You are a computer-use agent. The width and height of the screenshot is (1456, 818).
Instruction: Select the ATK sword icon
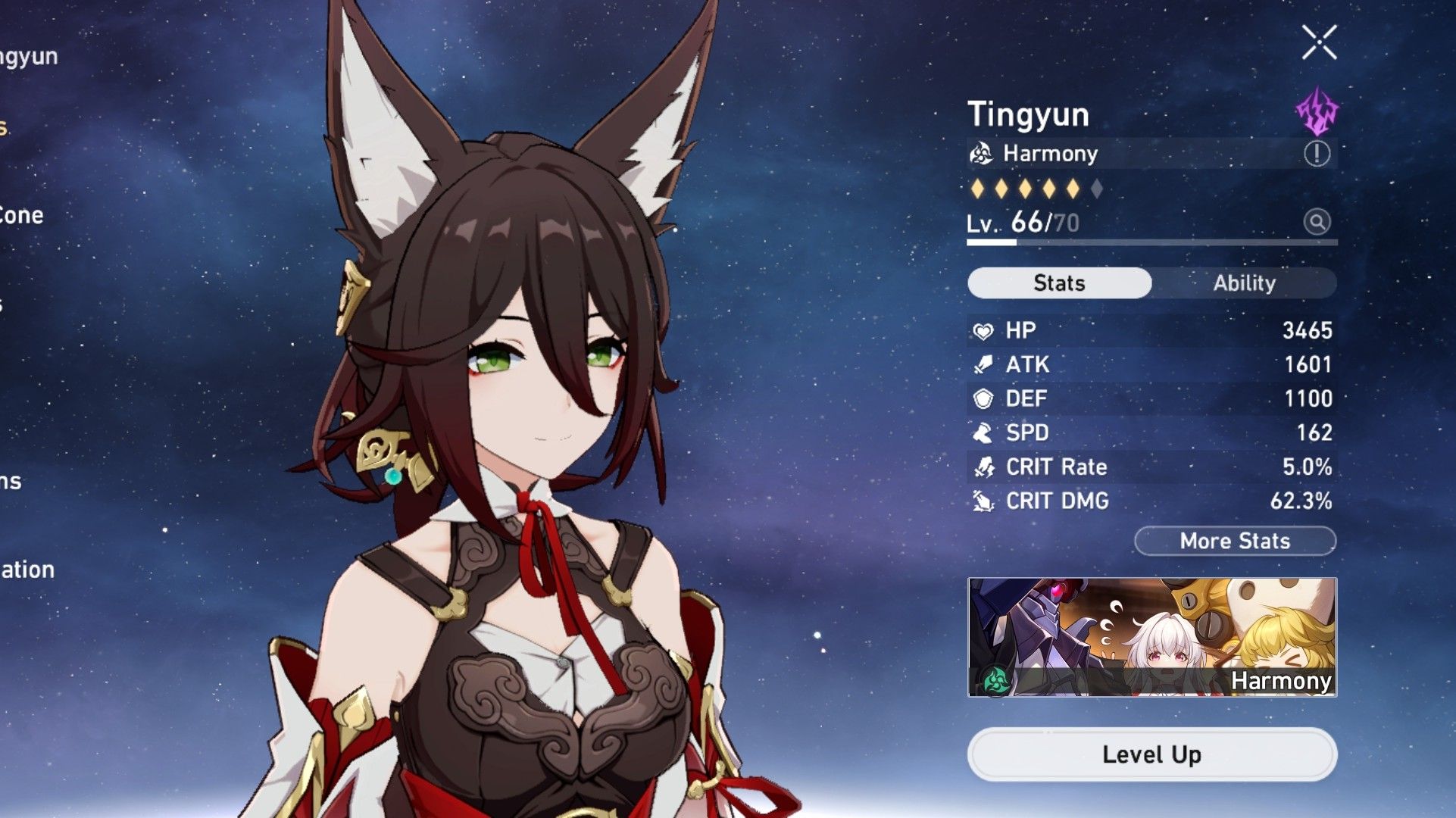(985, 364)
